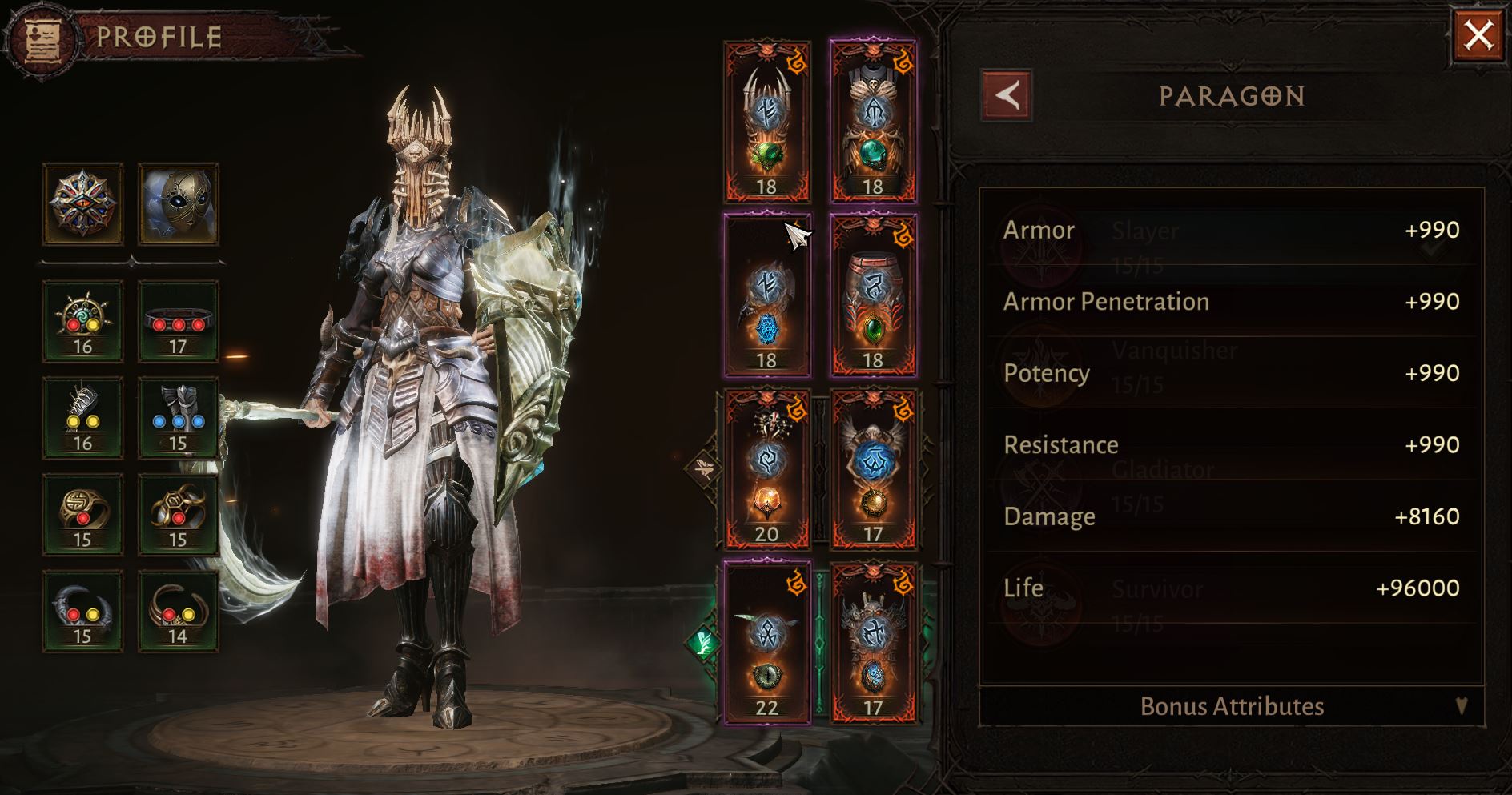Image resolution: width=1512 pixels, height=795 pixels.
Task: Select the amulet slot rated 16
Action: point(83,322)
